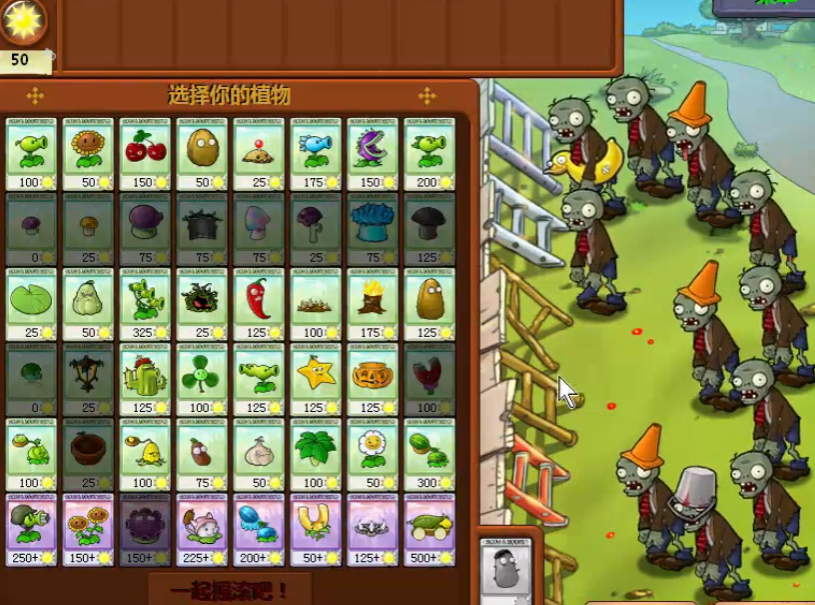Click the Let's Rock button (一起摇滚吧)
This screenshot has height=605, width=815.
point(228,590)
